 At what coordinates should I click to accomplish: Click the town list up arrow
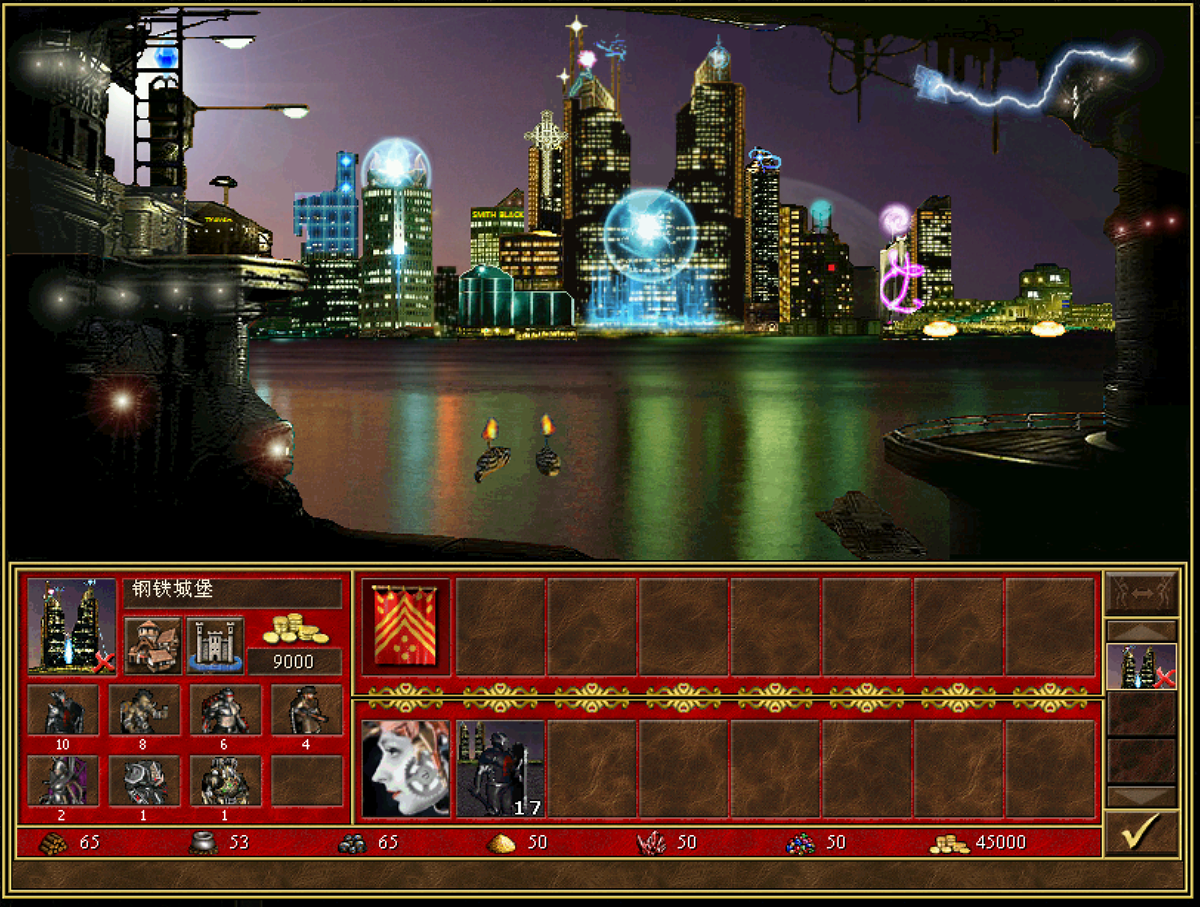click(x=1141, y=632)
